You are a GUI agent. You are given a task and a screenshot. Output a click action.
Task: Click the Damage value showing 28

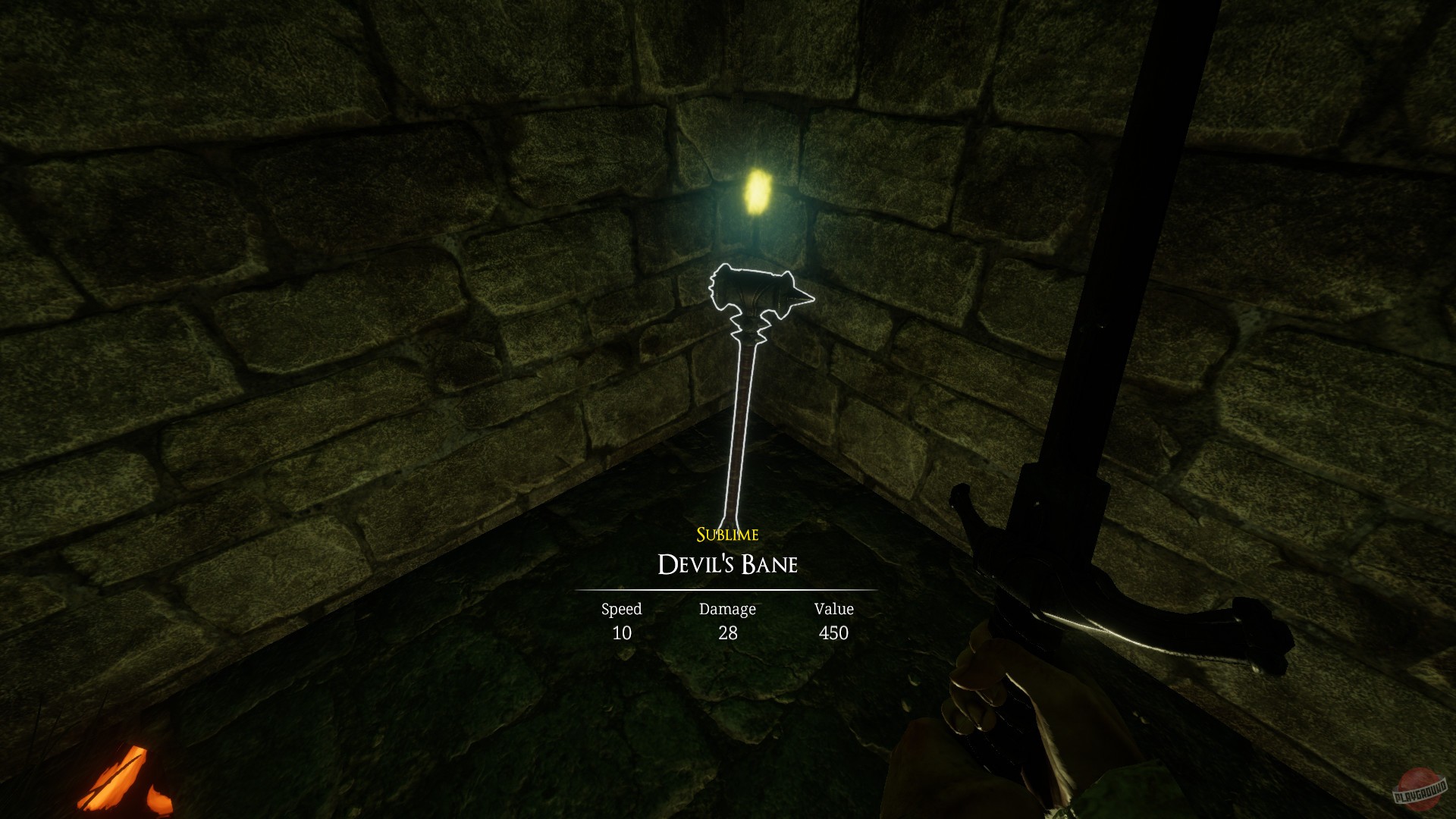coord(726,633)
